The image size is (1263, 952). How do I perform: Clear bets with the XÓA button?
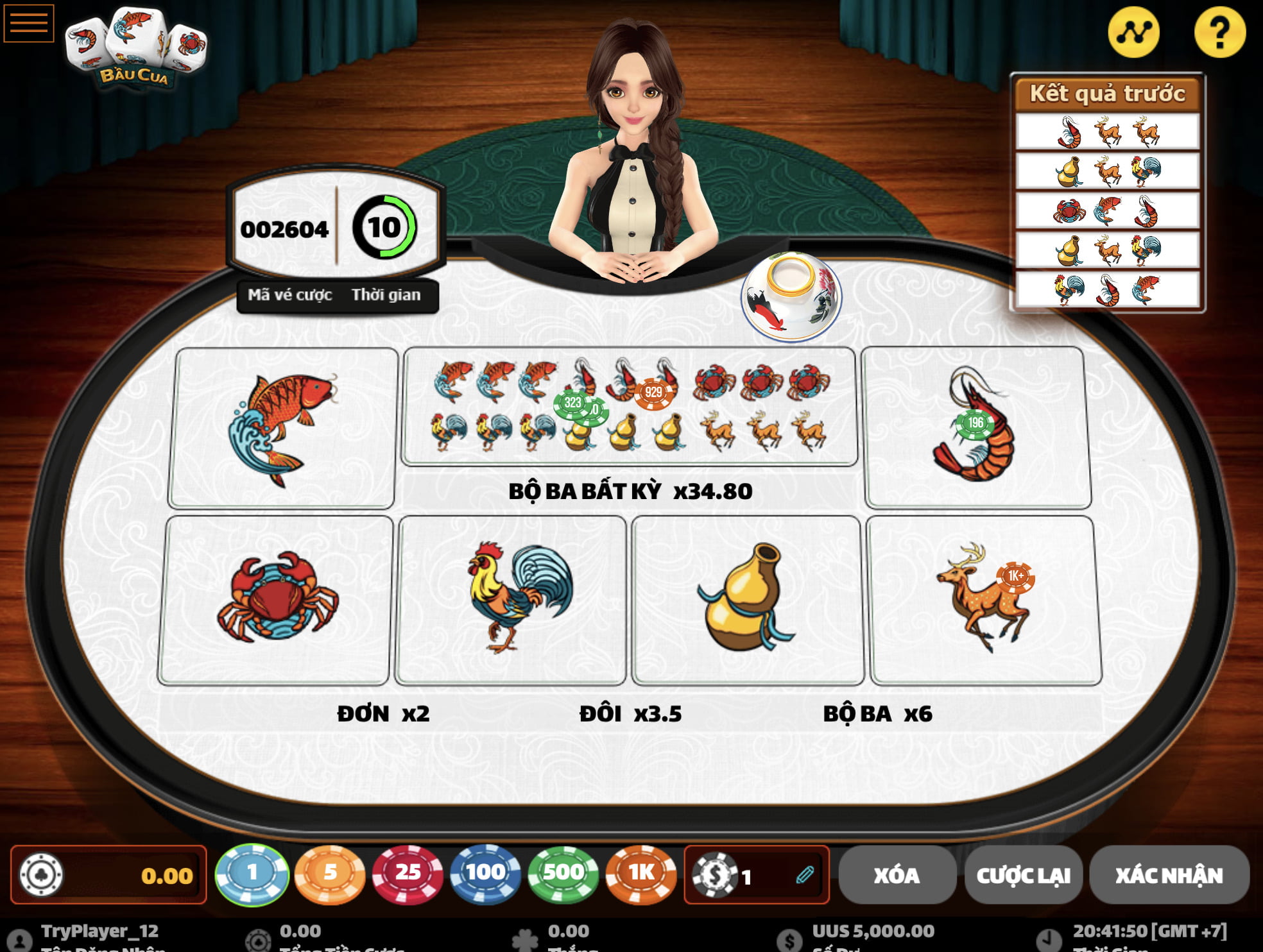tap(896, 875)
